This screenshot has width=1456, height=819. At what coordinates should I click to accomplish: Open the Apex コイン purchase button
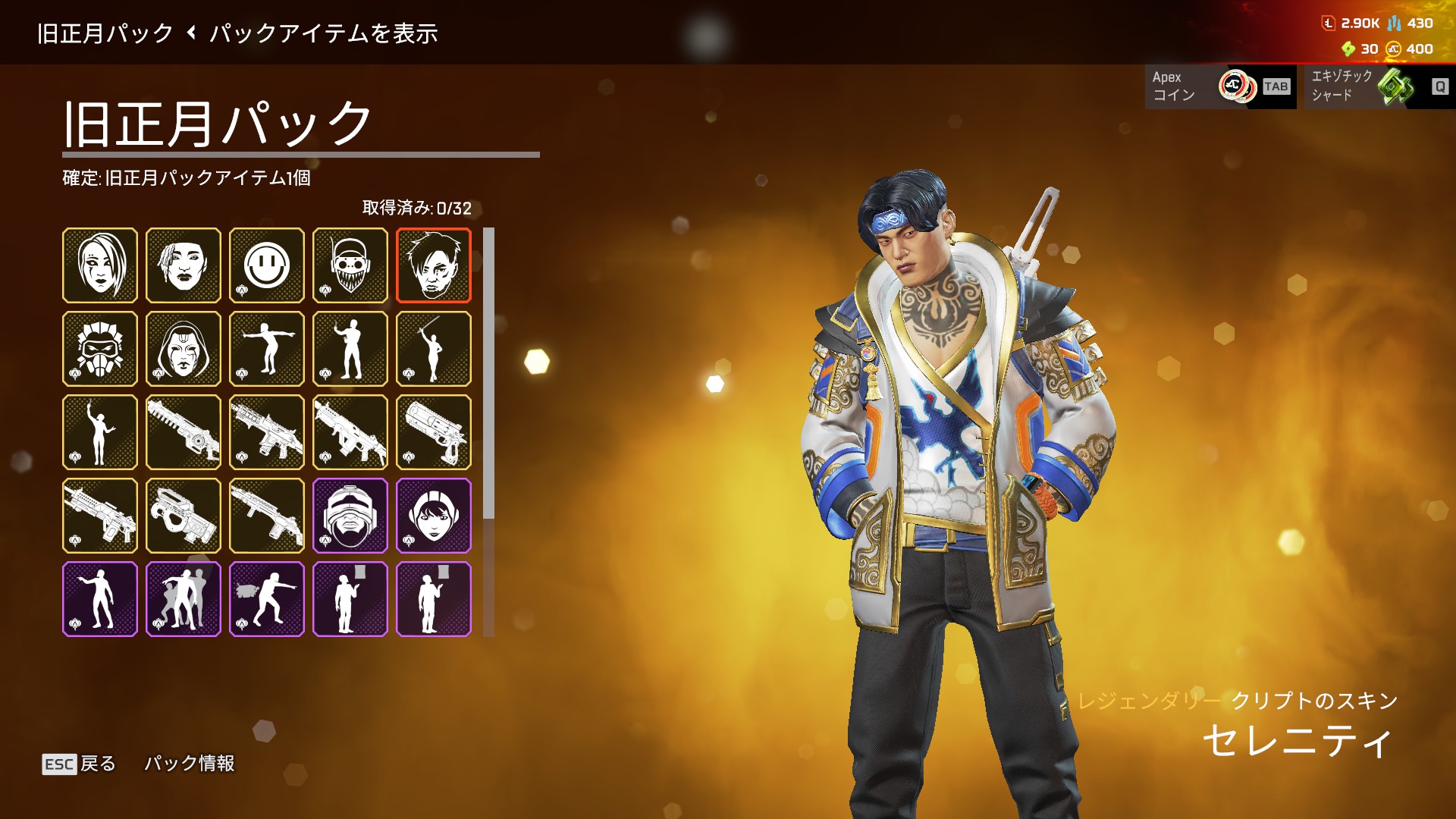pyautogui.click(x=1219, y=86)
